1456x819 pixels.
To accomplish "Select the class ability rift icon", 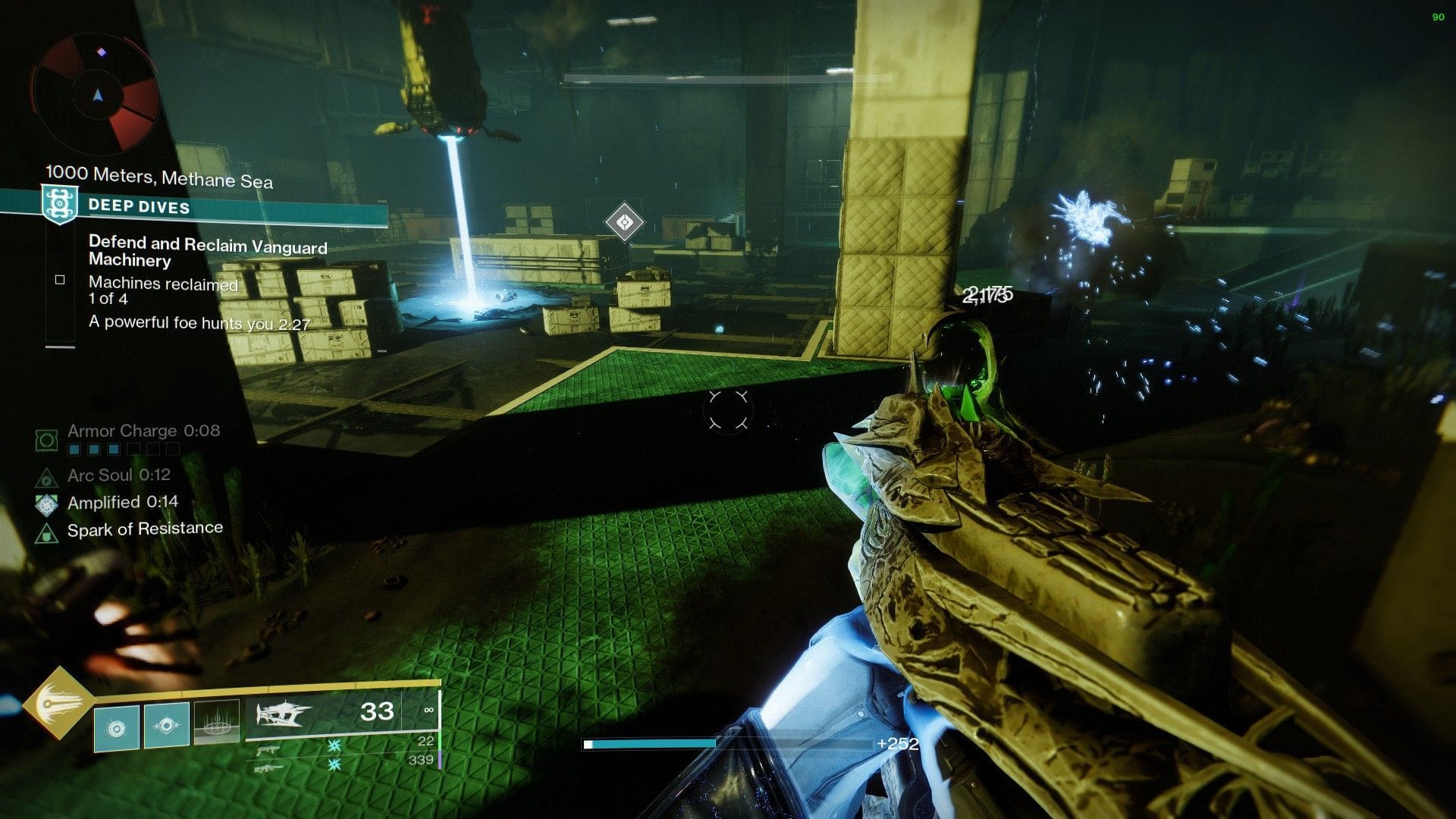I will 216,724.
